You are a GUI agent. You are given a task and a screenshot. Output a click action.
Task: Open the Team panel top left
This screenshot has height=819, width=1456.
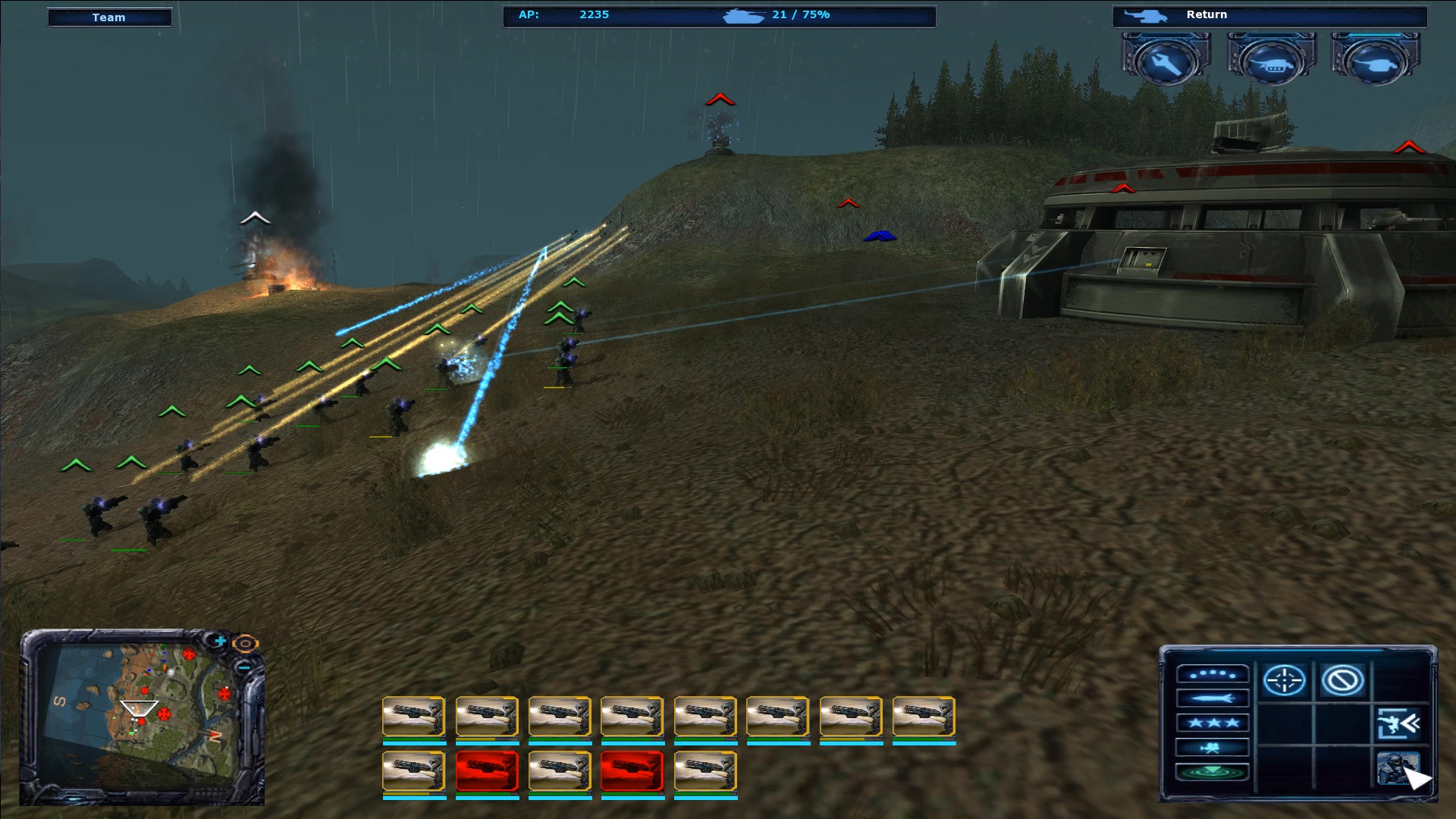coord(110,17)
